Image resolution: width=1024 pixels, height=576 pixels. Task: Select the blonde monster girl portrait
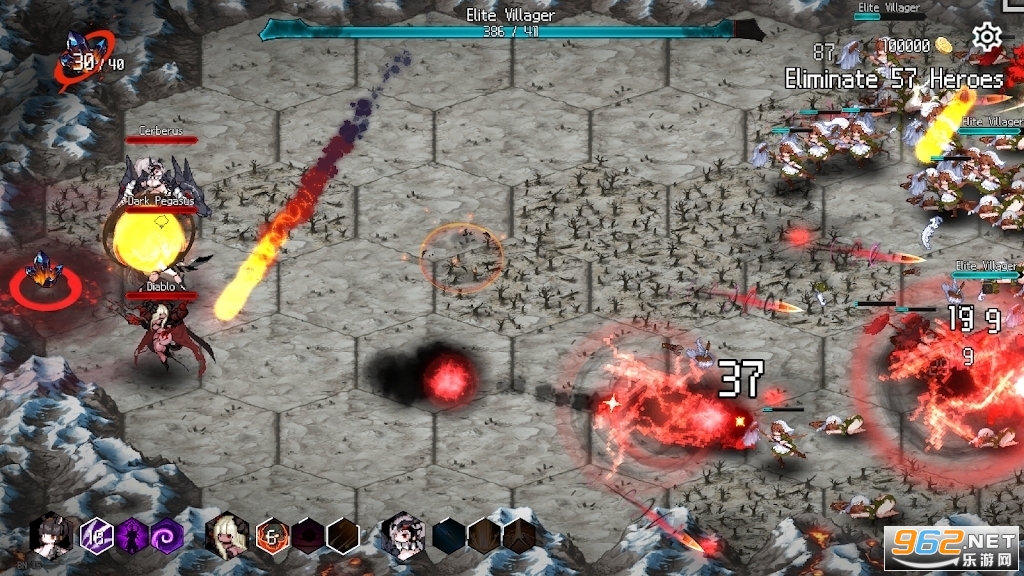click(x=226, y=535)
